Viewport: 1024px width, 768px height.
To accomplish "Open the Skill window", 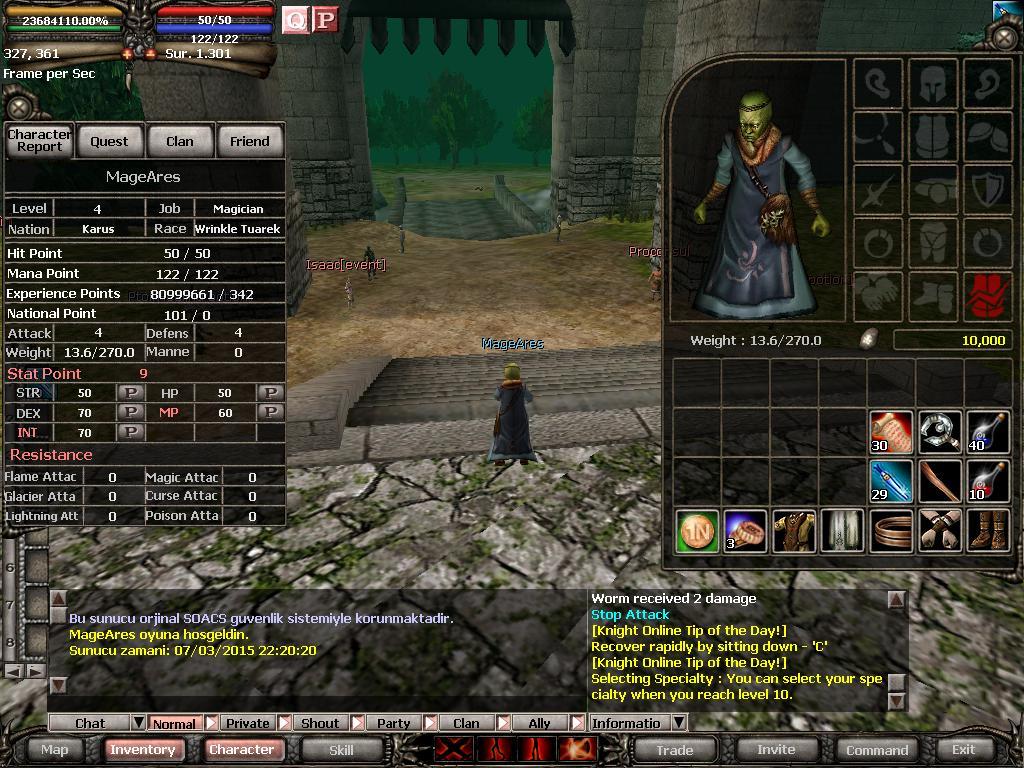I will pyautogui.click(x=341, y=749).
